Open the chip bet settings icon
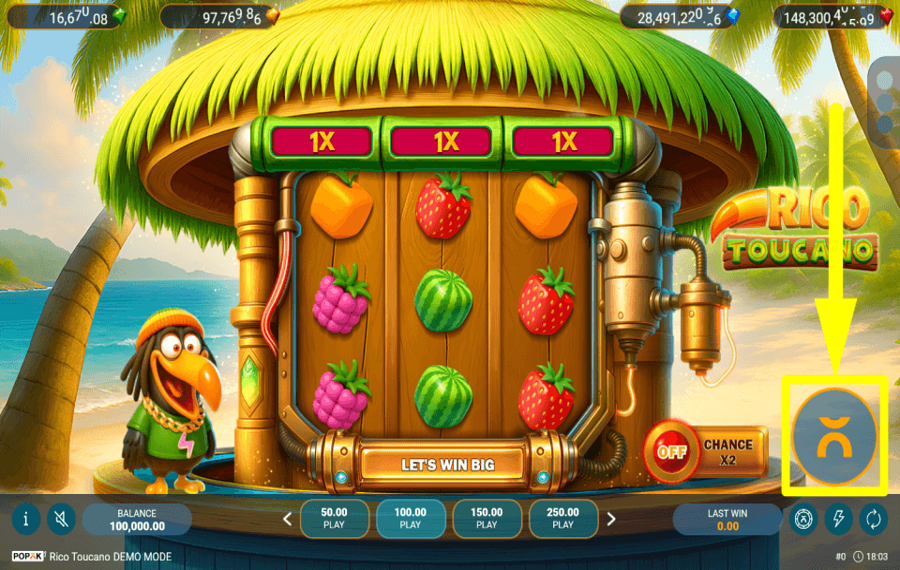This screenshot has width=900, height=570. coord(803,519)
